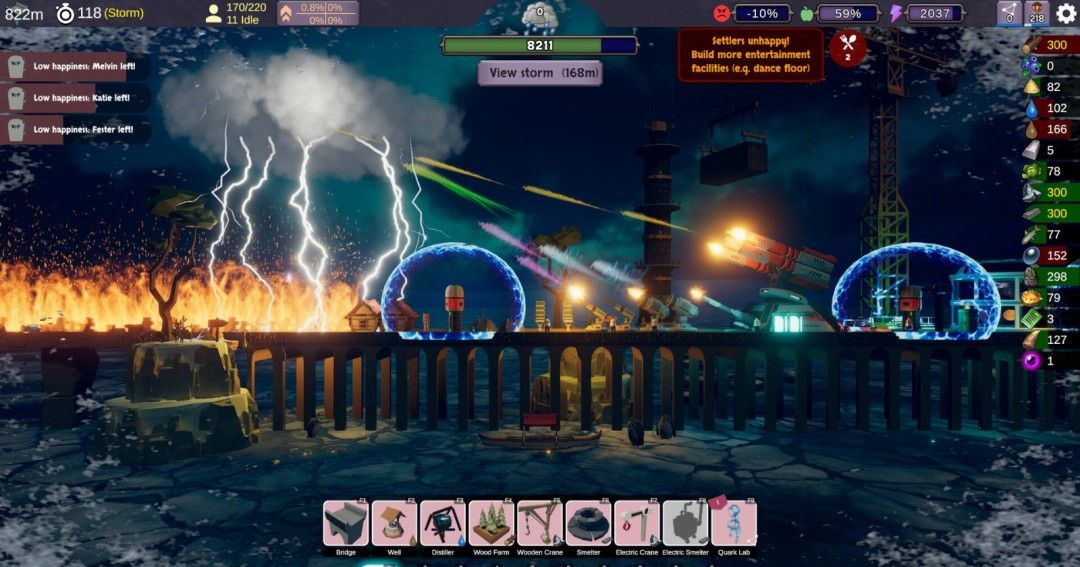Viewport: 1080px width, 567px height.
Task: Choose the Well from the build bar
Action: (x=394, y=524)
